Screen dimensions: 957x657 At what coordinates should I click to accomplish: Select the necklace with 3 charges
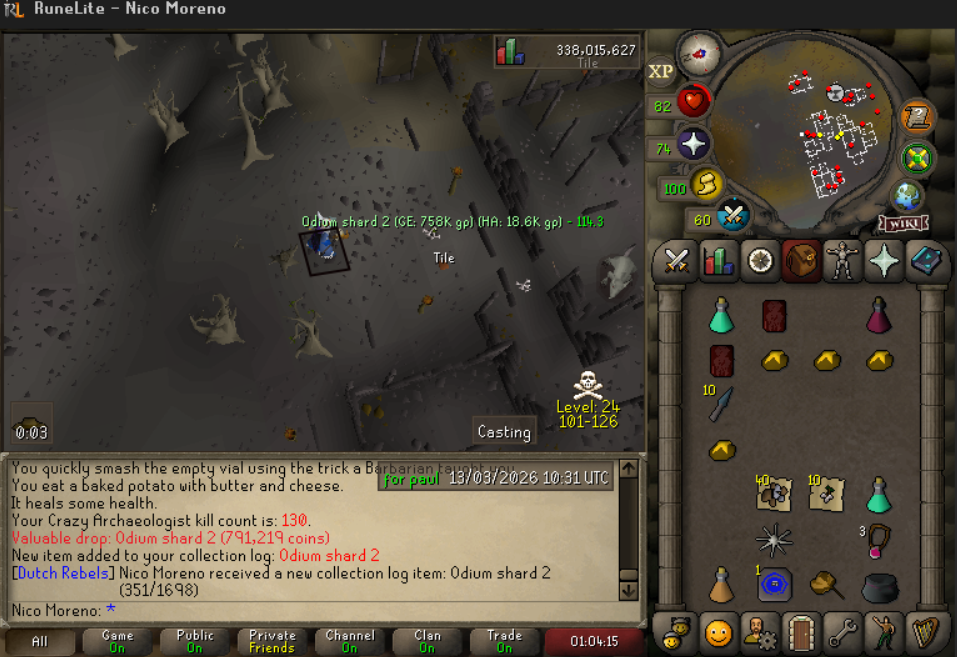pos(878,539)
